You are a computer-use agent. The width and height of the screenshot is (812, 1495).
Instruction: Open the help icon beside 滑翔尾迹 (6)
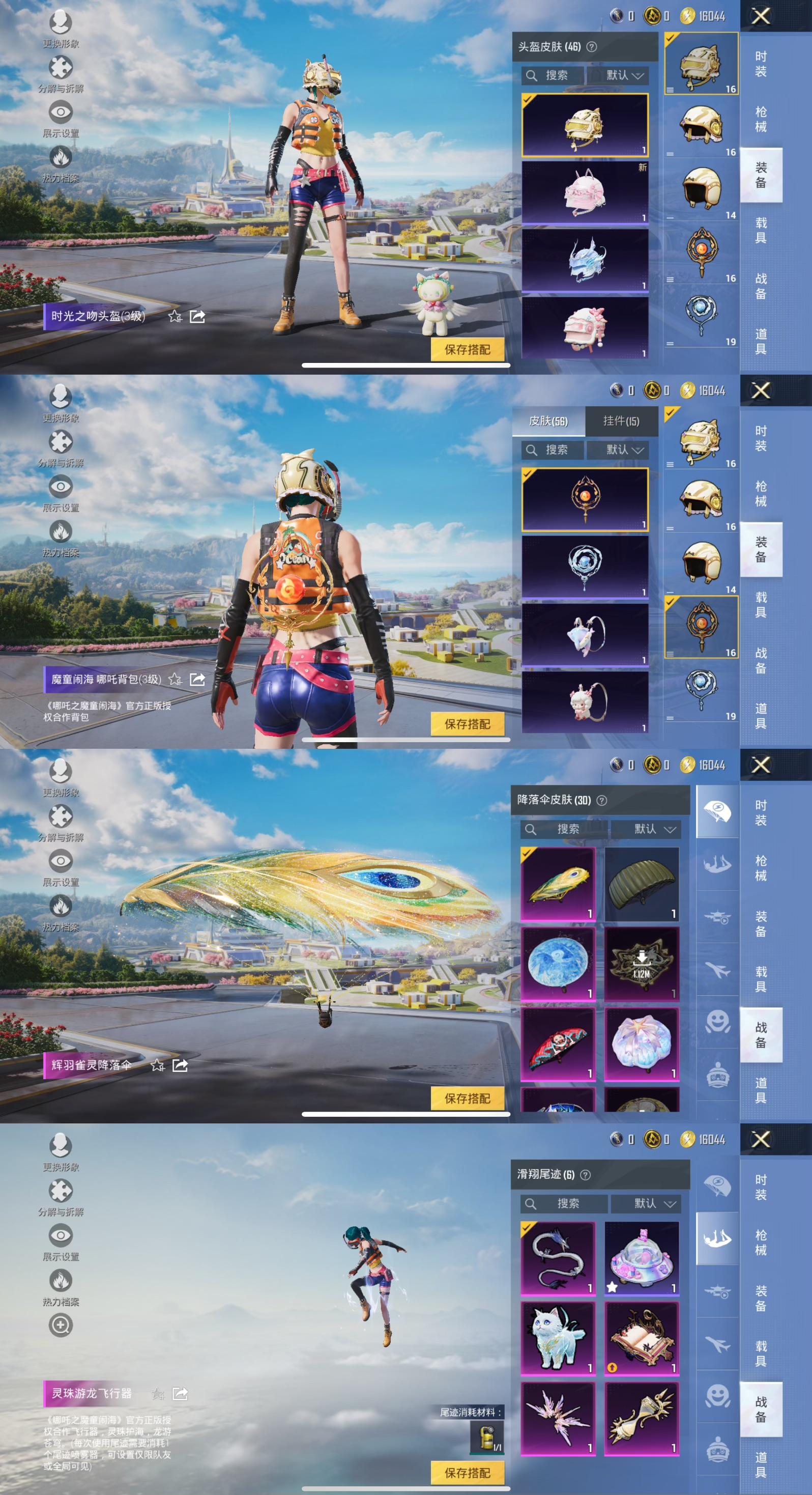click(586, 1175)
